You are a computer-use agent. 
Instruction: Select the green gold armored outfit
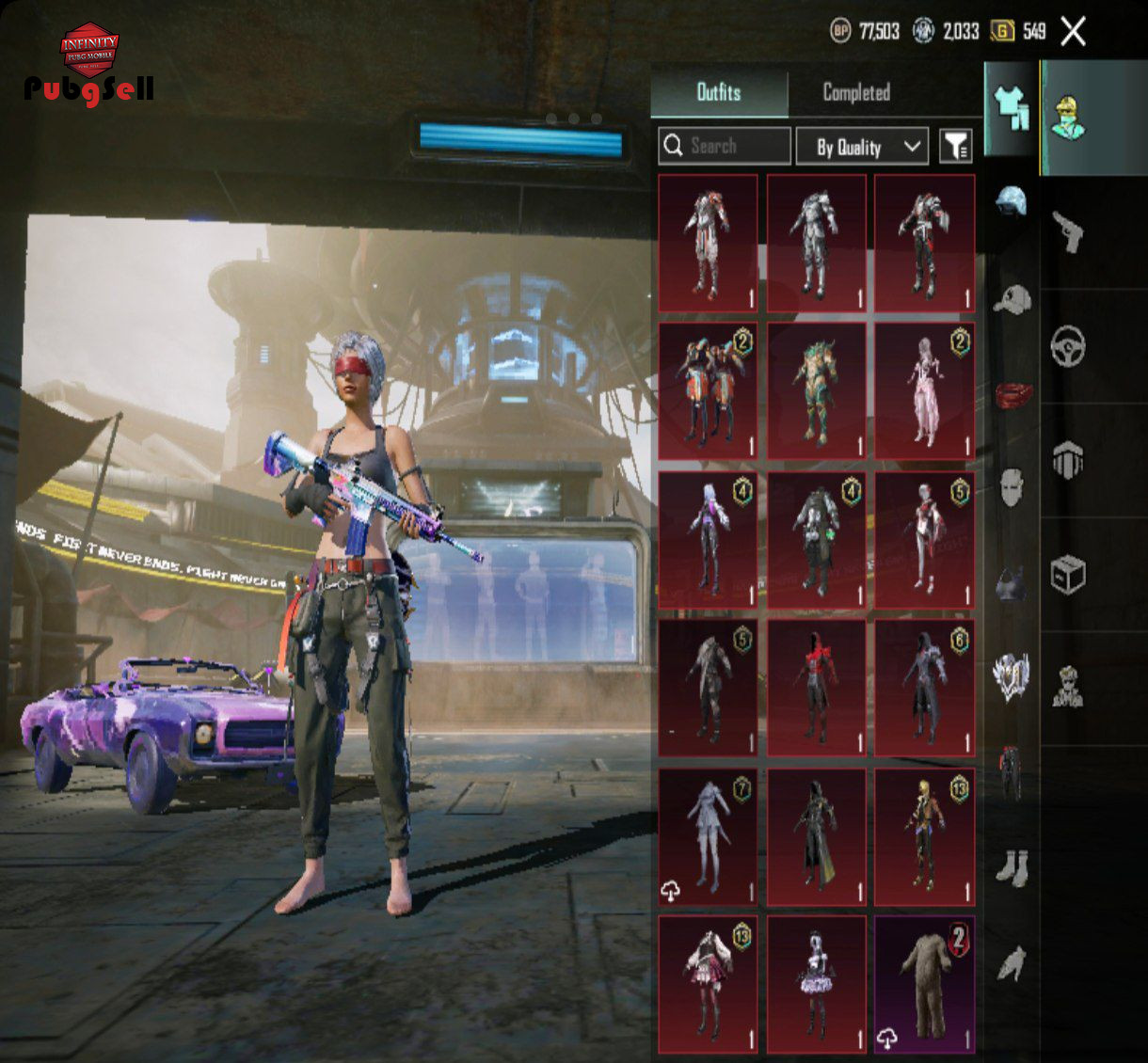pyautogui.click(x=816, y=390)
